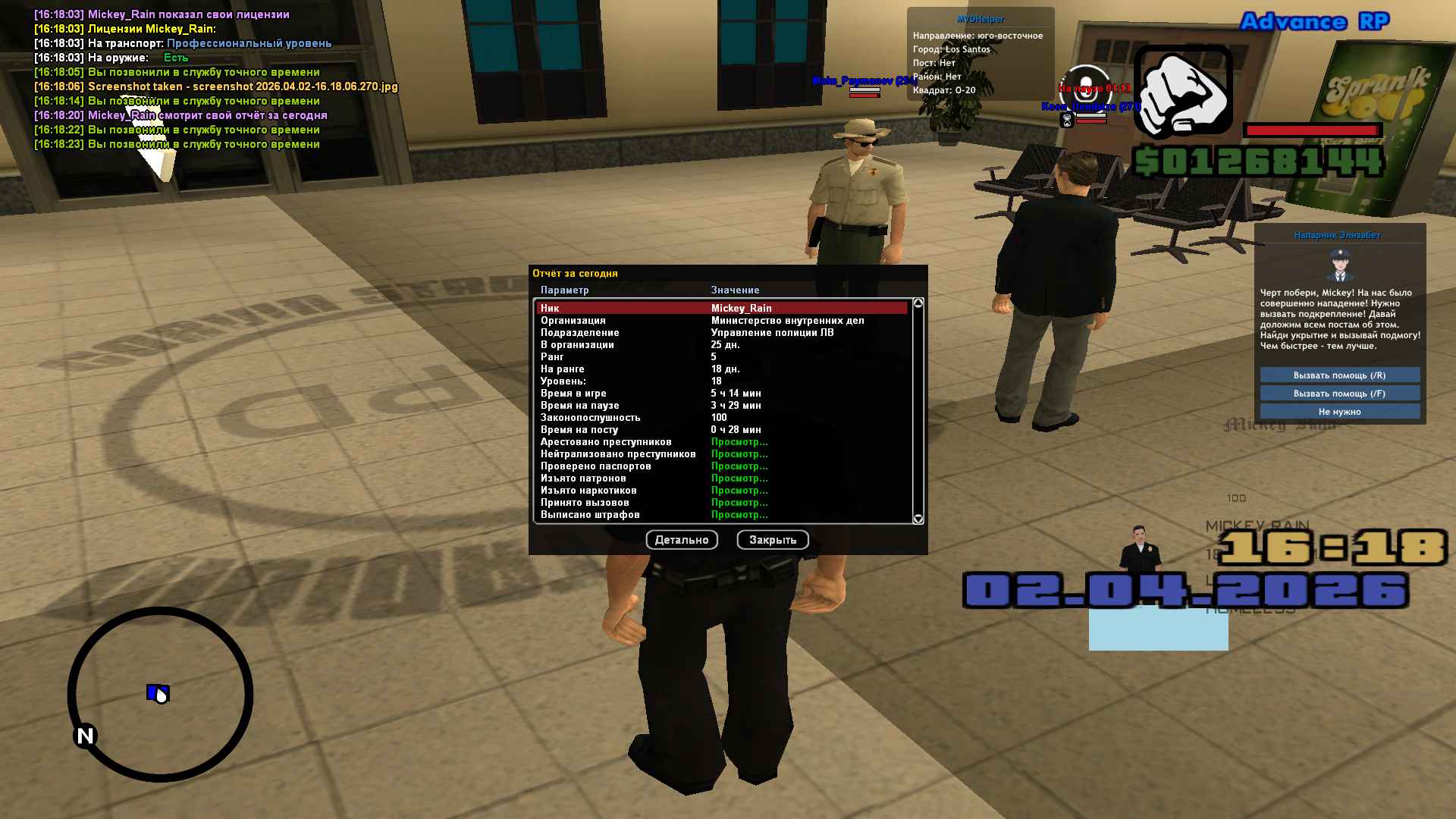The width and height of the screenshot is (1456, 819).
Task: Choose Вызвать помощь (/F)
Action: pyautogui.click(x=1339, y=394)
